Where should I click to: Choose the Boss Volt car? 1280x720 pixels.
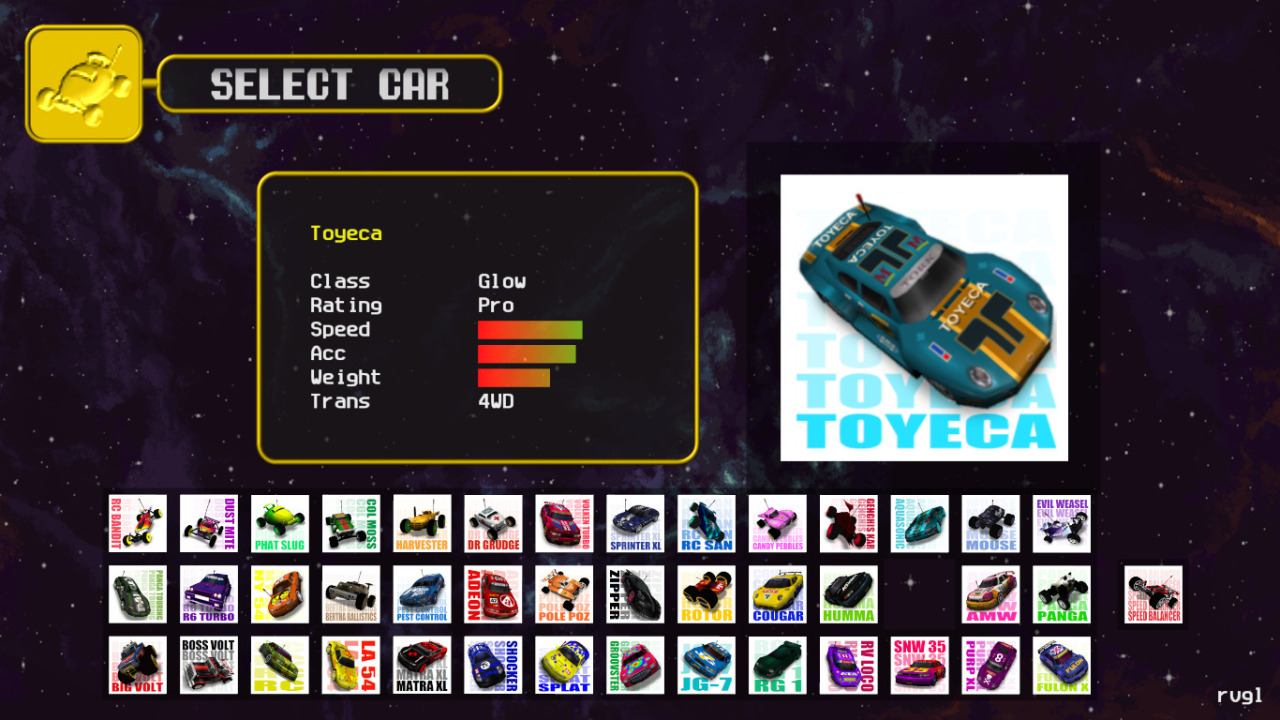tap(209, 665)
